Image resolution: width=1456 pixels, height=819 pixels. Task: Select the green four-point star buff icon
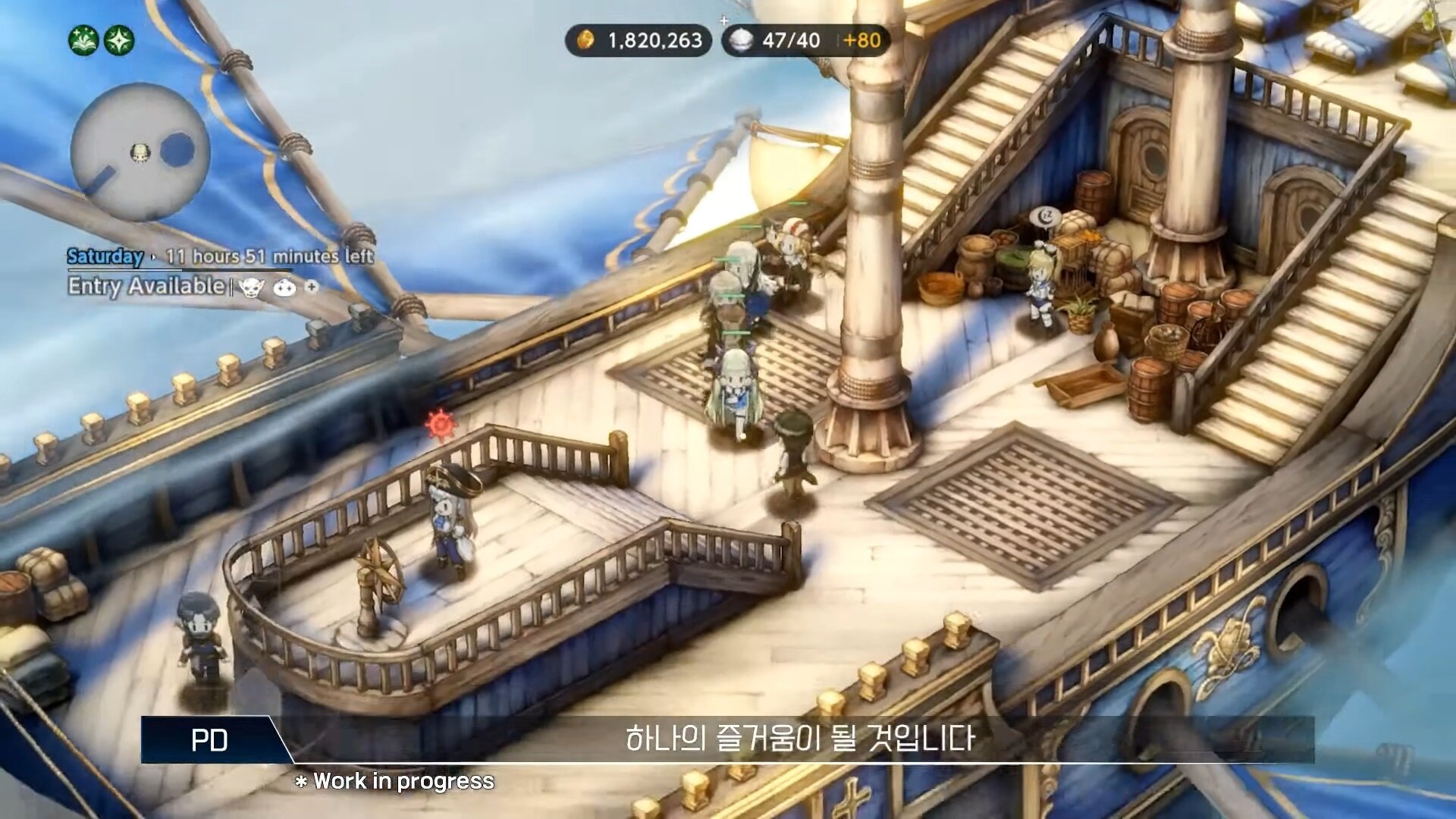coord(119,40)
